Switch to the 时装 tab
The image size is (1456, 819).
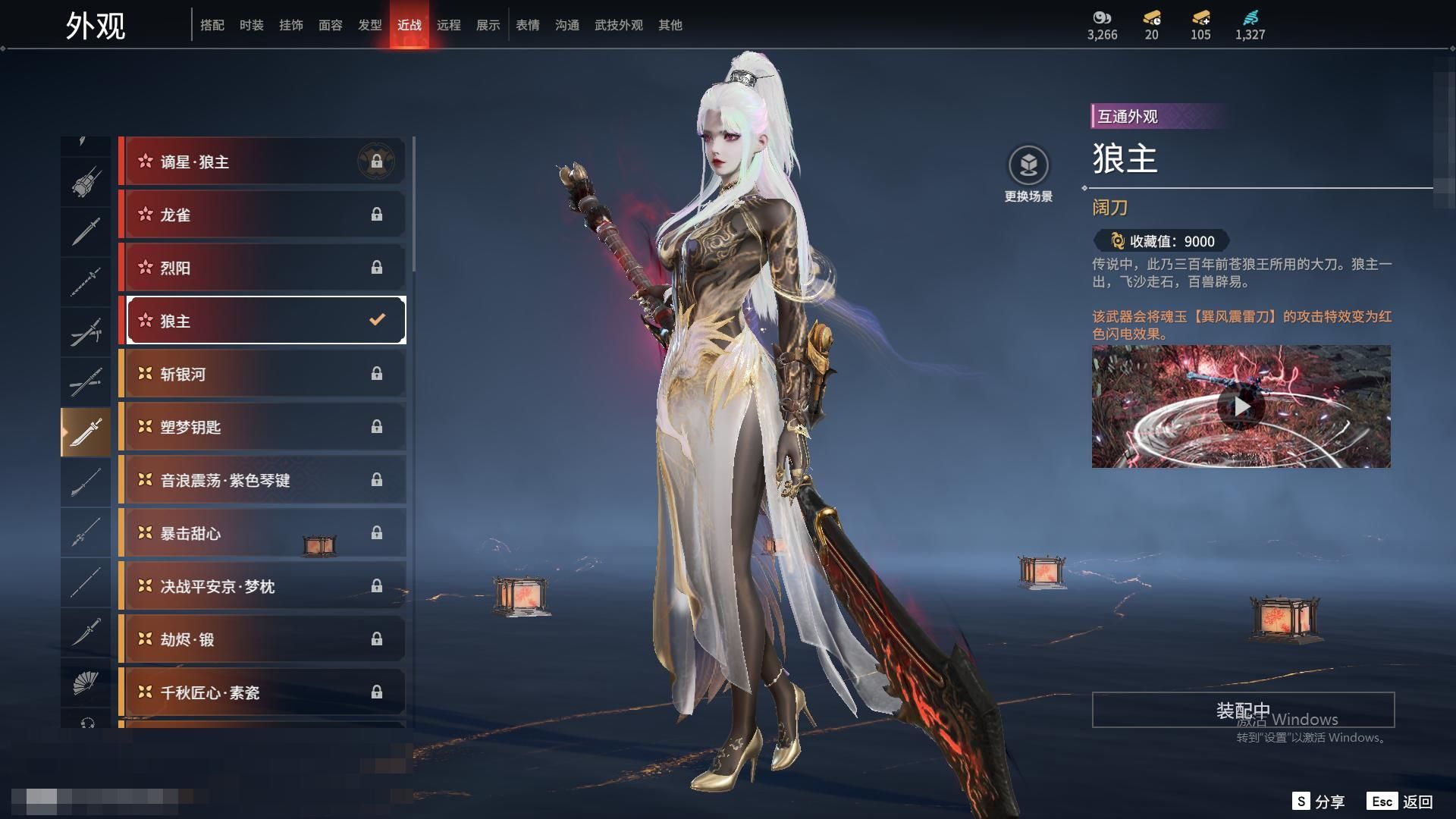(x=251, y=25)
